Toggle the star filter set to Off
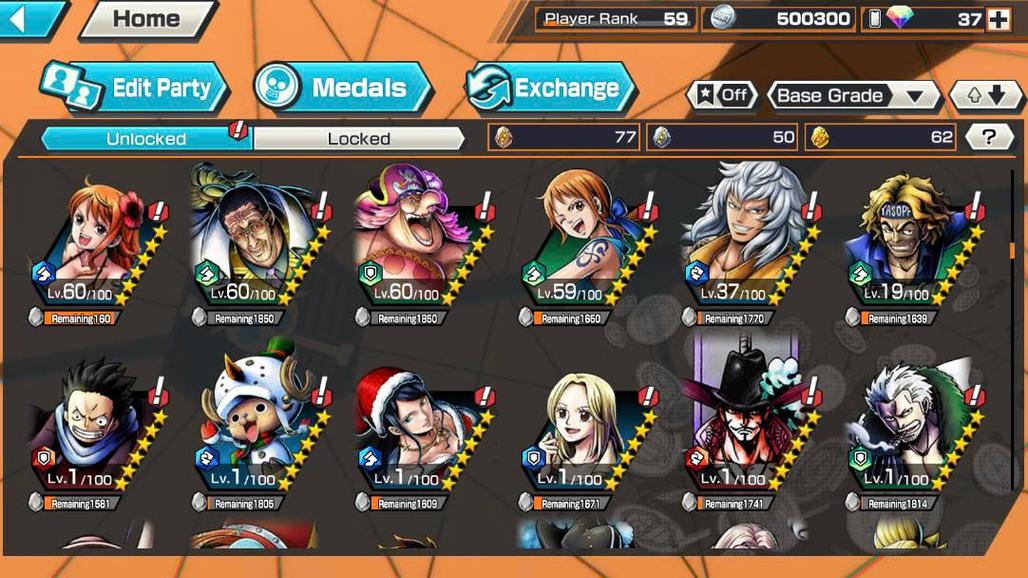Image resolution: width=1028 pixels, height=578 pixels. pos(721,96)
